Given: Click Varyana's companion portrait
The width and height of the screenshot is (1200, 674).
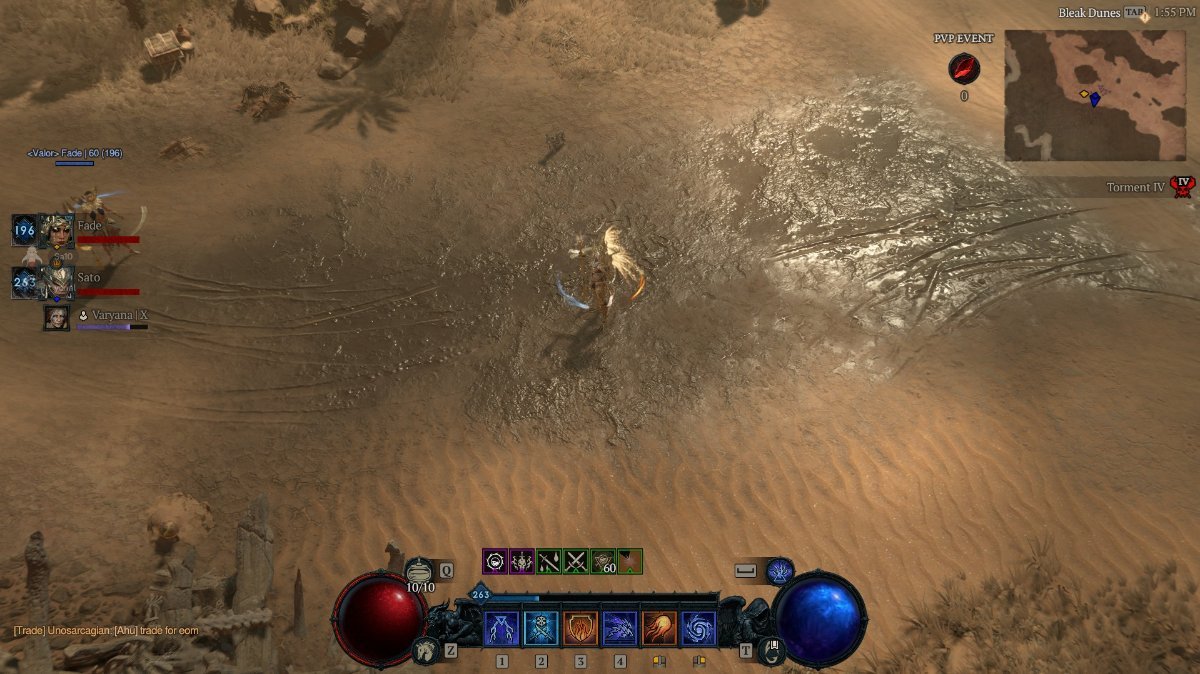Looking at the screenshot, I should click(57, 318).
